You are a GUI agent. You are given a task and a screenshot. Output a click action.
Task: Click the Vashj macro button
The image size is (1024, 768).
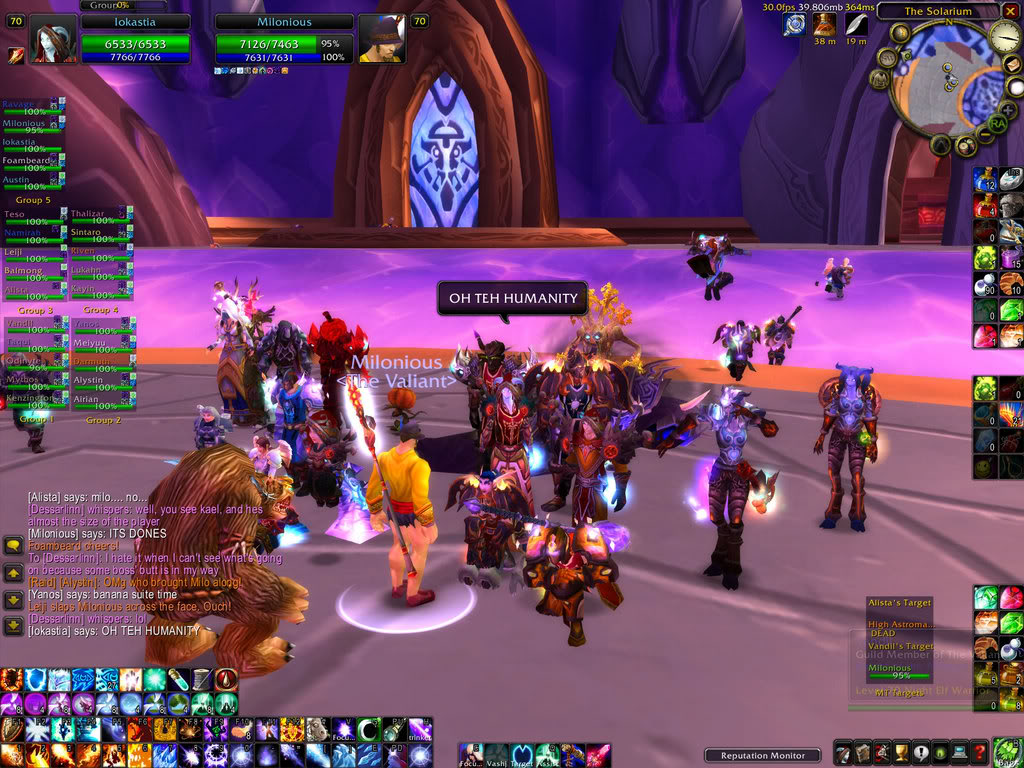[495, 754]
